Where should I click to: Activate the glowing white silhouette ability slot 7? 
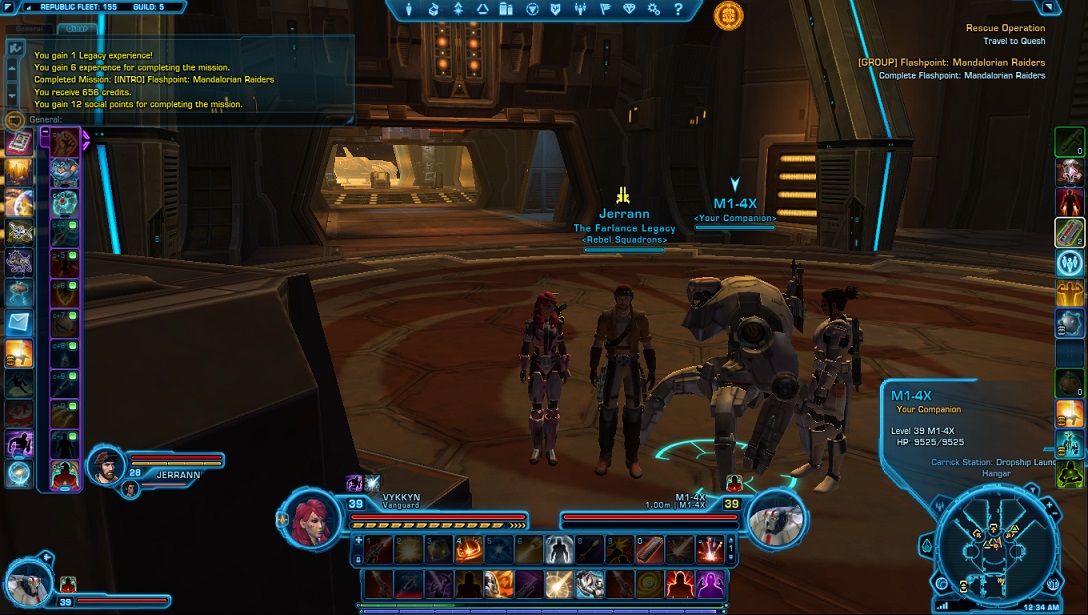coord(558,549)
